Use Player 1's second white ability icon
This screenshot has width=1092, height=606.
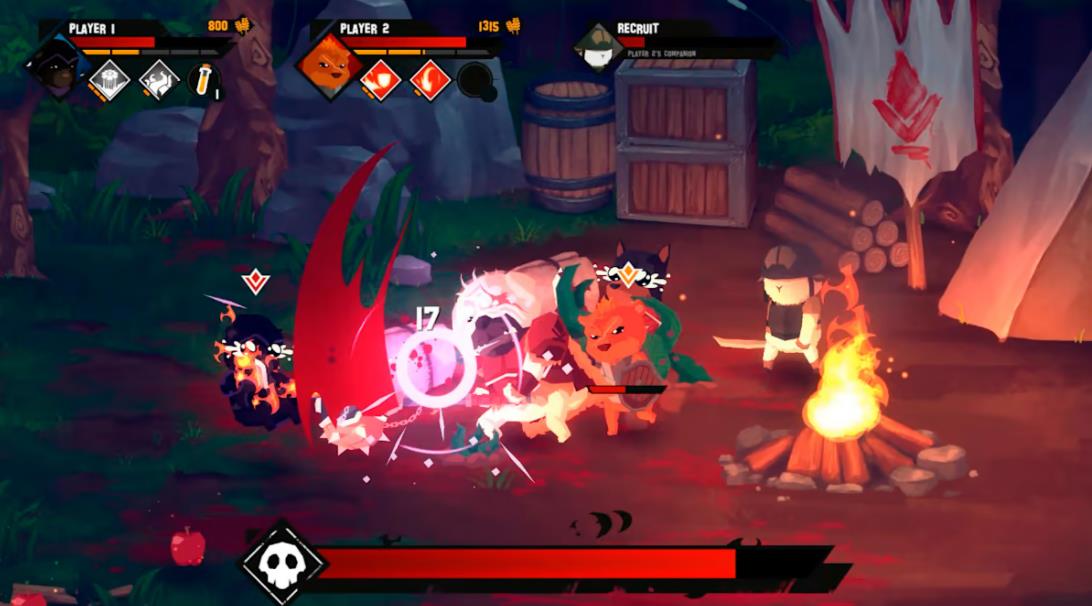click(158, 79)
